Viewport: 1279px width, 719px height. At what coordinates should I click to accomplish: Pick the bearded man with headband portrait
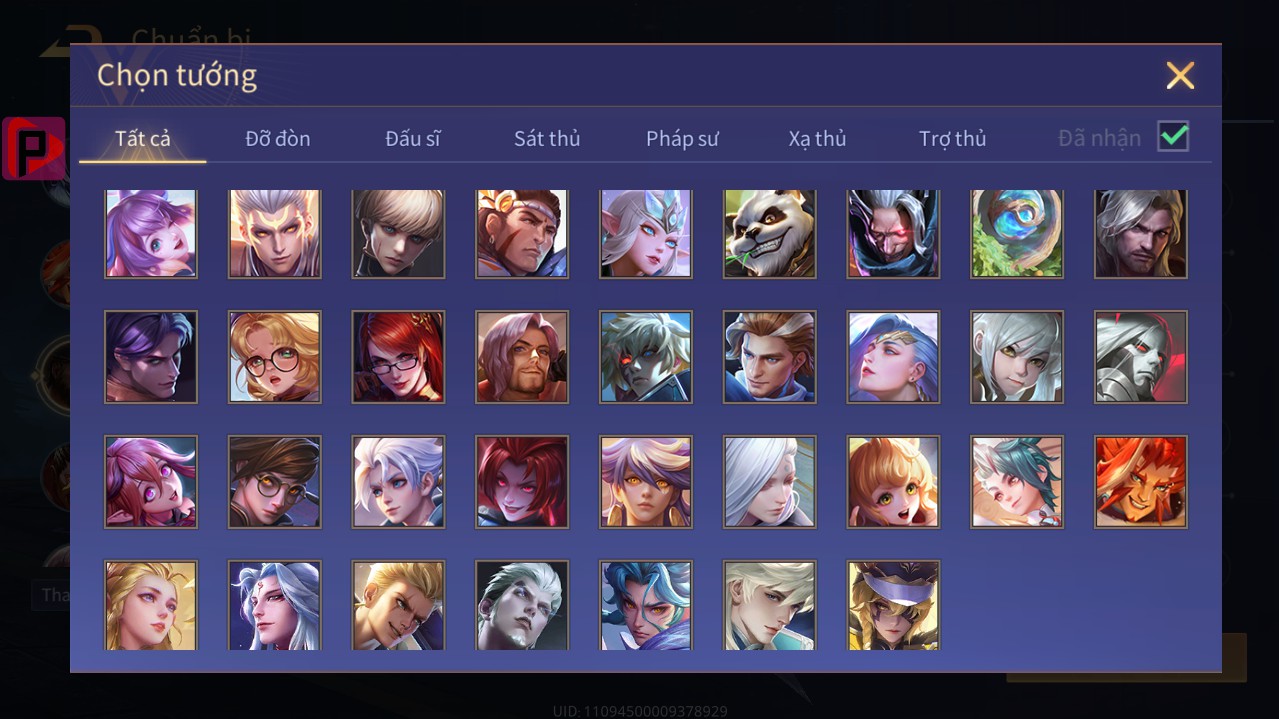(522, 233)
